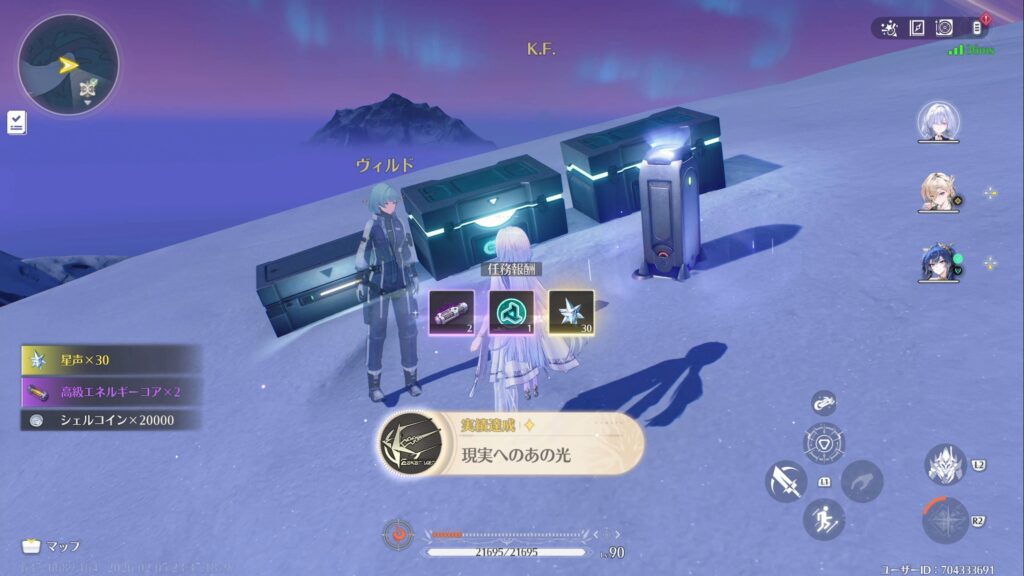Open the battery icon with red alert
Screen dimensions: 1024x576
(978, 28)
